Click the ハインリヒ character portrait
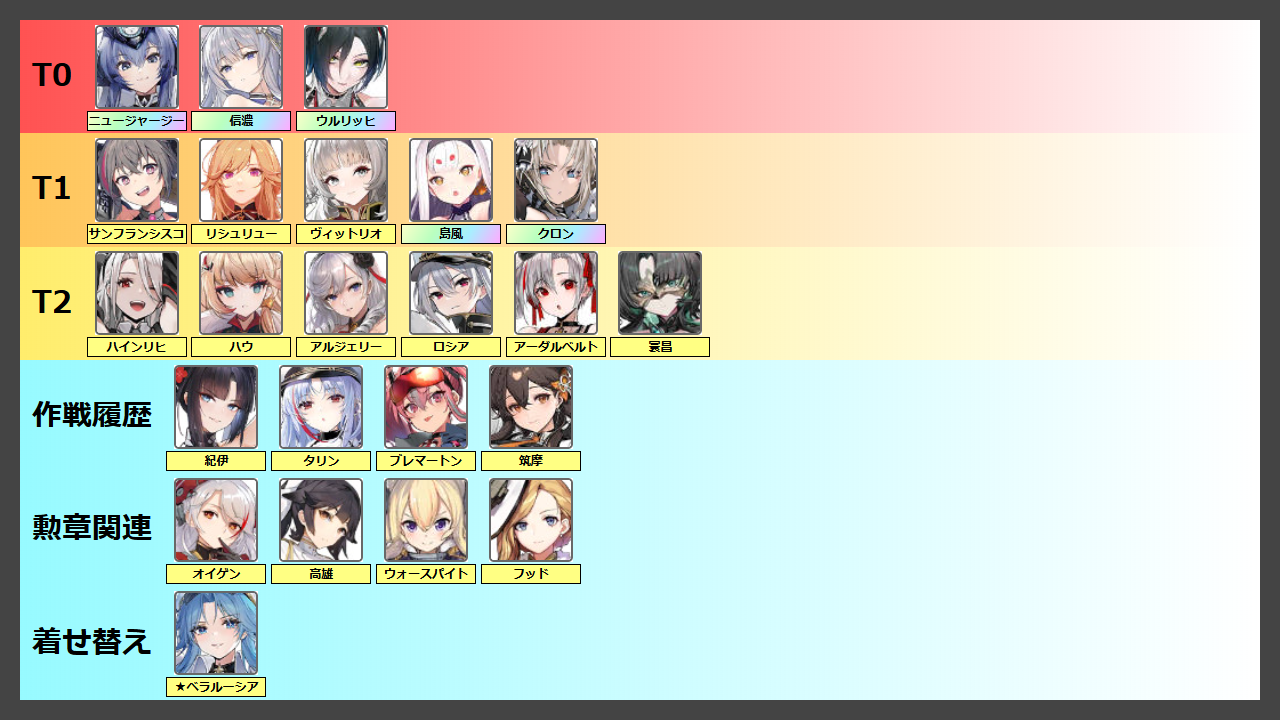Viewport: 1280px width, 720px height. coord(137,293)
